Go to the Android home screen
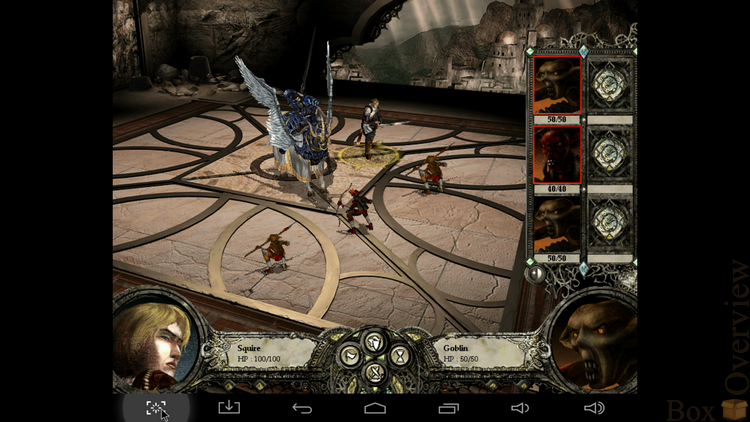750x422 pixels. tap(375, 407)
